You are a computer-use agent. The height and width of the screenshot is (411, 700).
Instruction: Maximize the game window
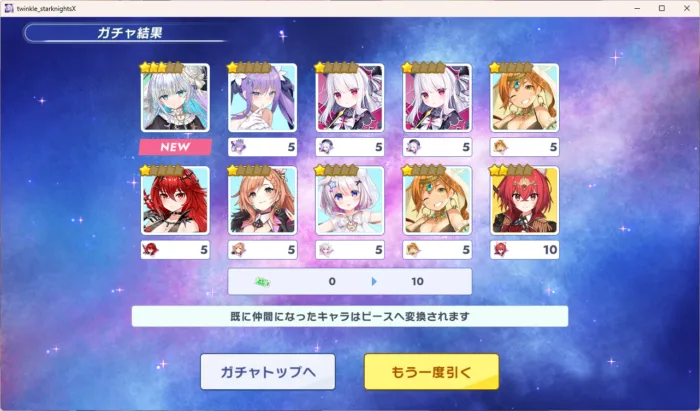pyautogui.click(x=661, y=8)
